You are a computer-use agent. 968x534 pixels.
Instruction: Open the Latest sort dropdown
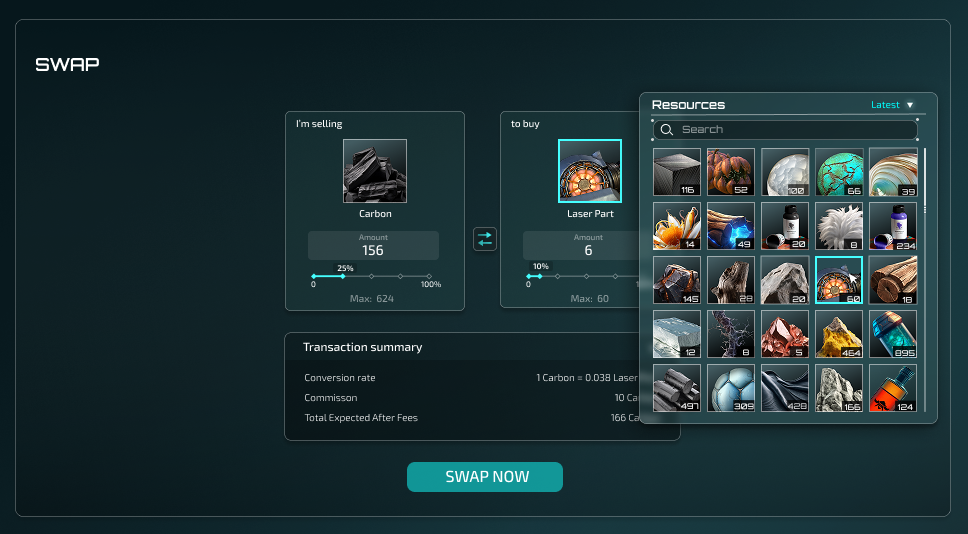pos(892,105)
